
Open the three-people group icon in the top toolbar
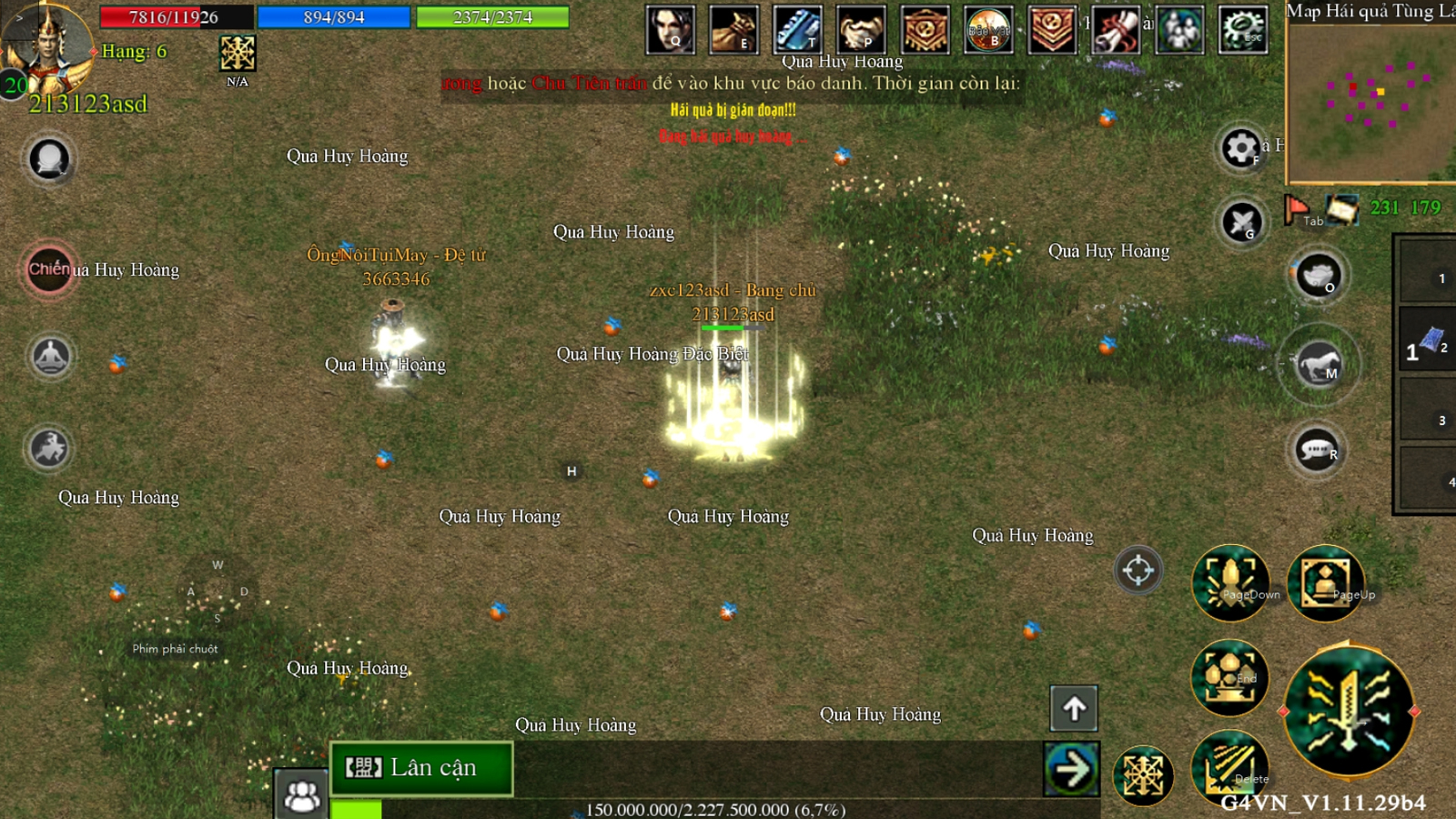[x=1179, y=29]
